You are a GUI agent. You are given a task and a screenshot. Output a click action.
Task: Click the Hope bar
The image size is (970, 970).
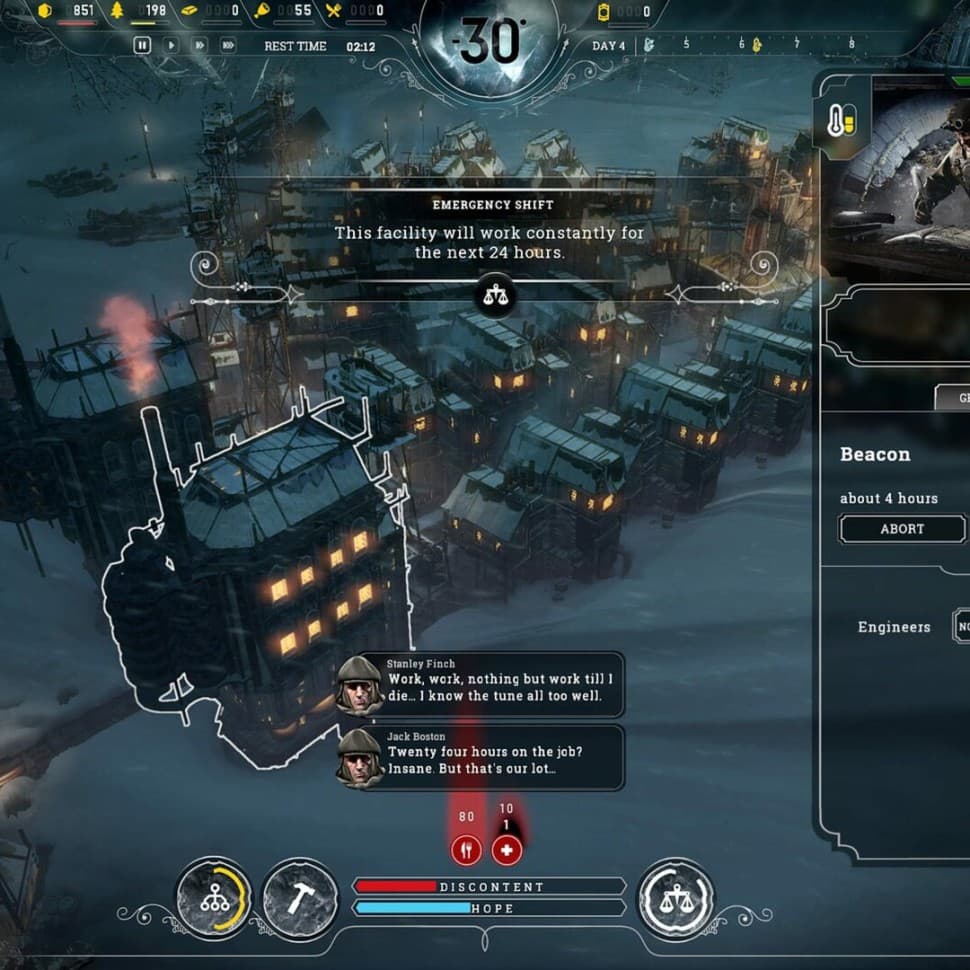pos(489,908)
